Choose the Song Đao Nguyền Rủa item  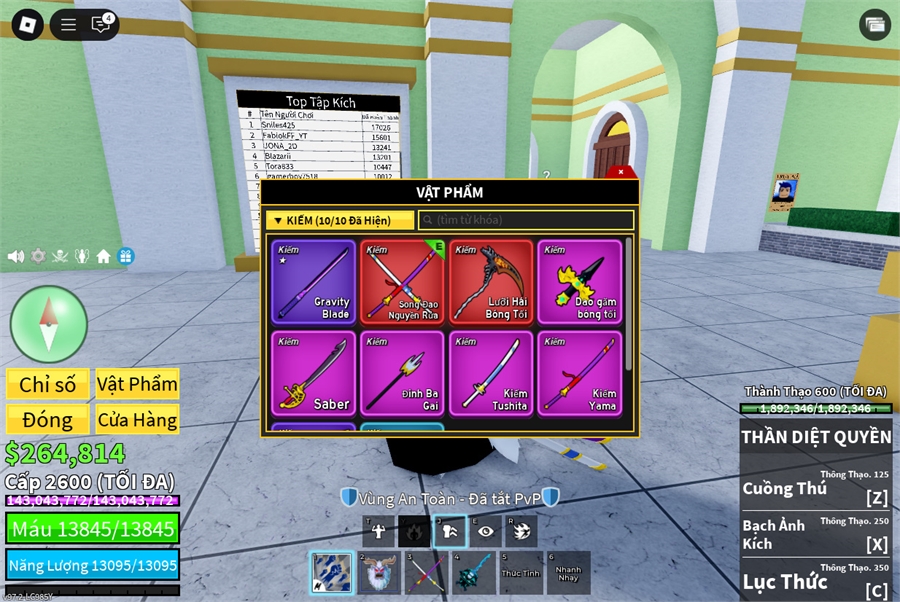(x=402, y=282)
